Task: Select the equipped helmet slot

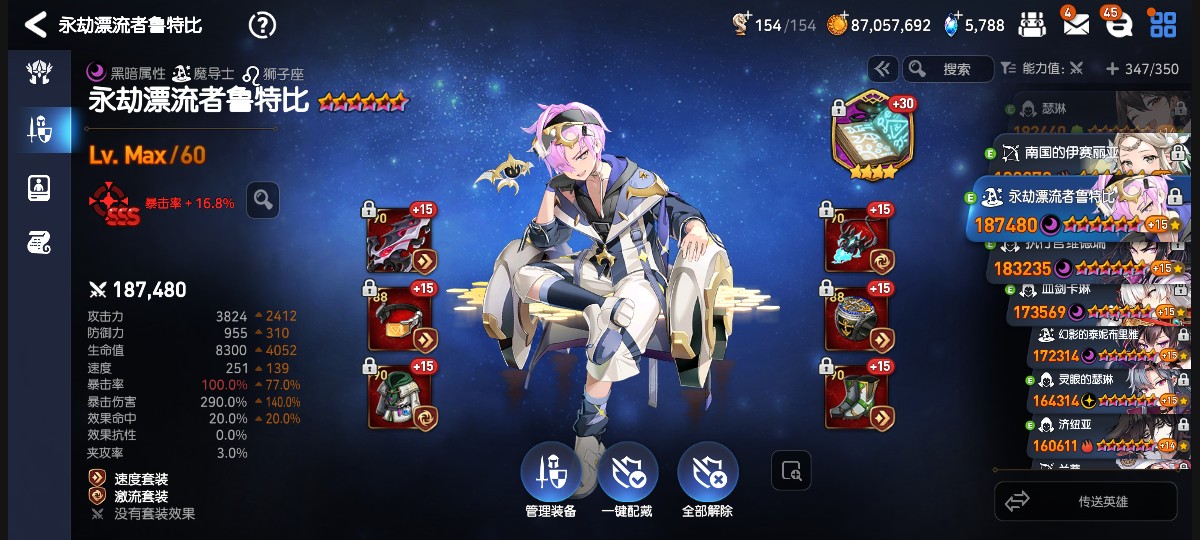Action: point(398,317)
